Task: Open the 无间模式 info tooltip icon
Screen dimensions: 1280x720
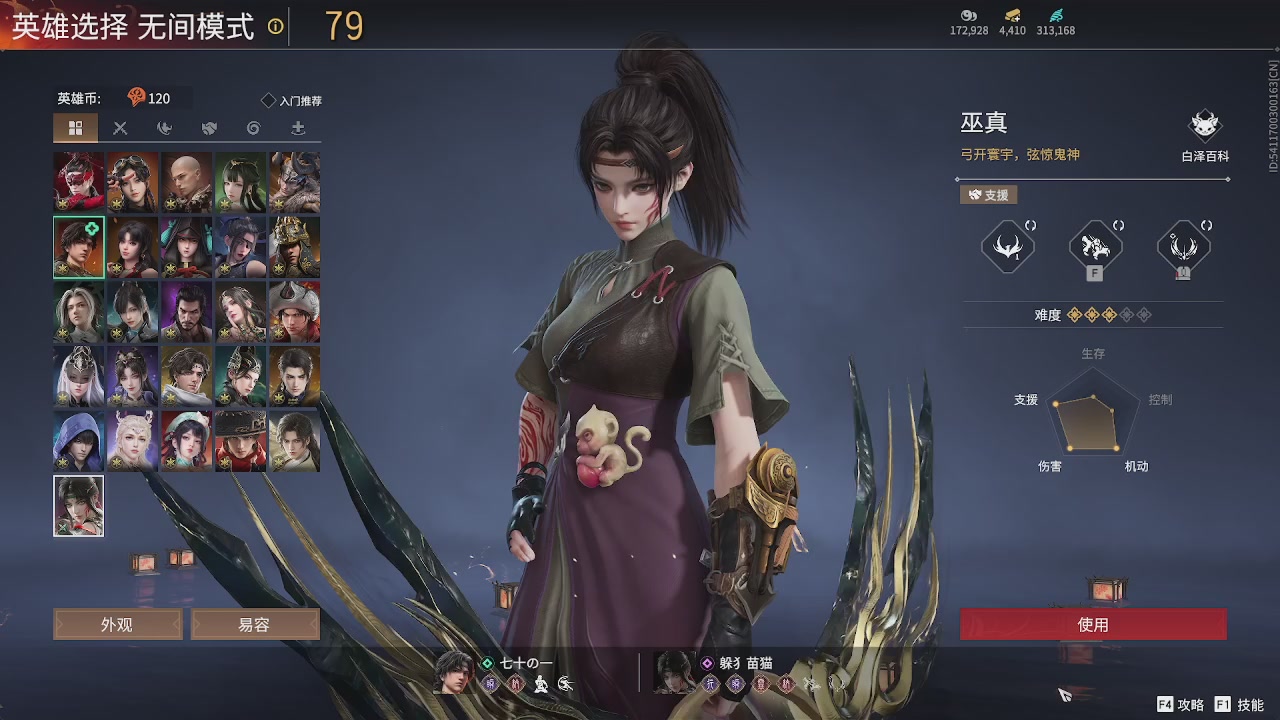Action: (x=273, y=24)
